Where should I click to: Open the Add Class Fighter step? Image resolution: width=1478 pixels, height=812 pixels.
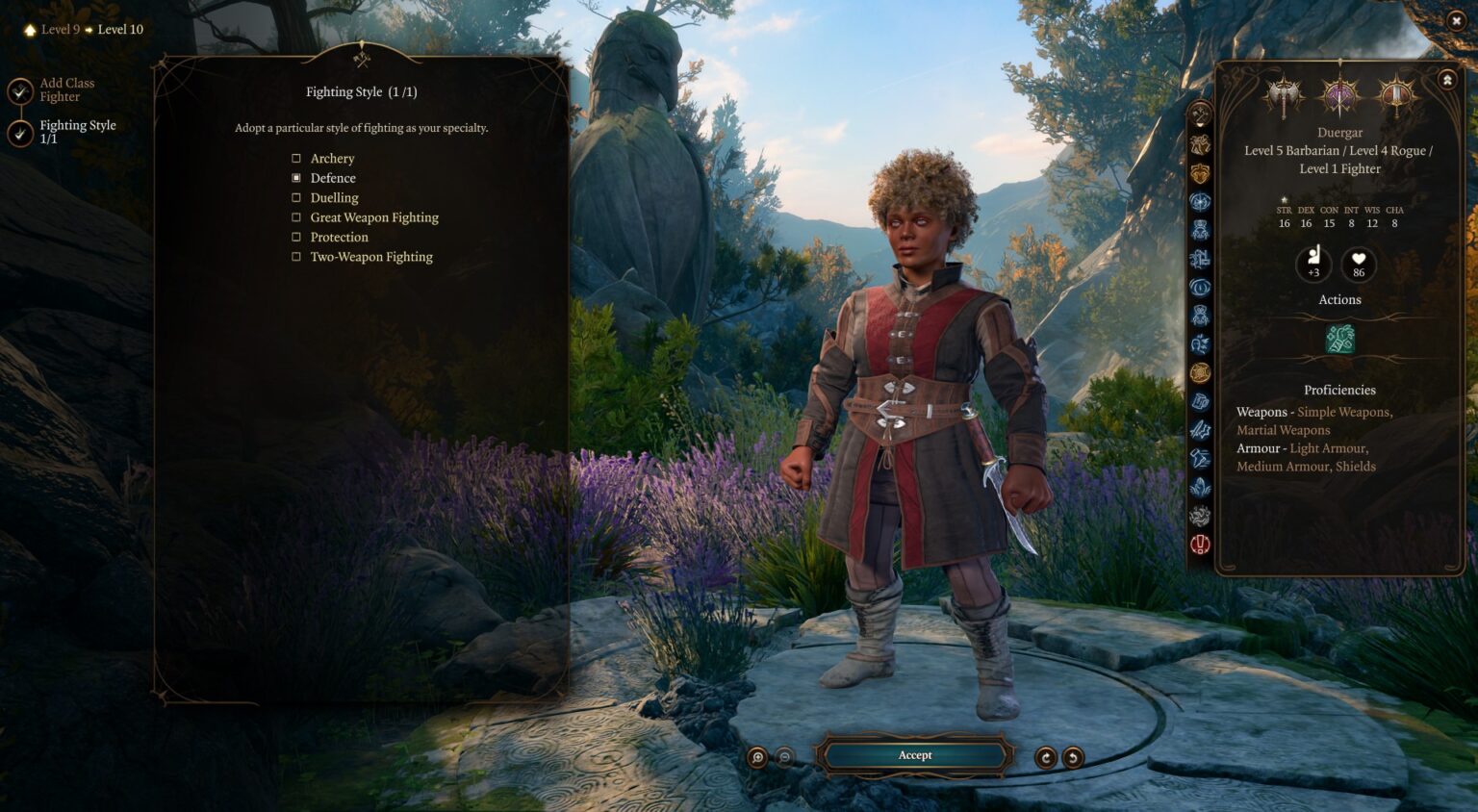click(65, 90)
